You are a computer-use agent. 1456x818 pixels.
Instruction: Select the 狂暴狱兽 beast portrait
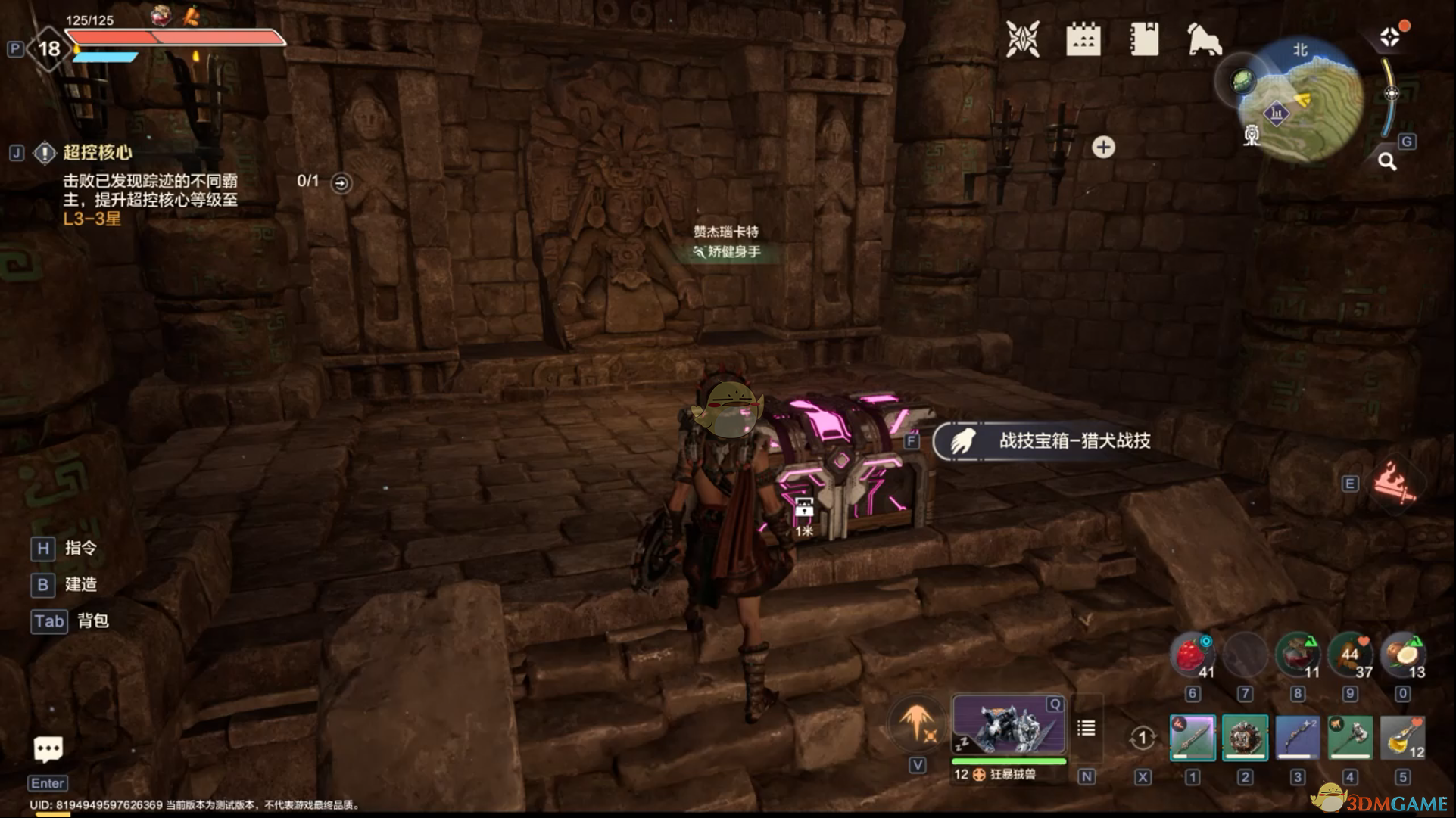1009,726
